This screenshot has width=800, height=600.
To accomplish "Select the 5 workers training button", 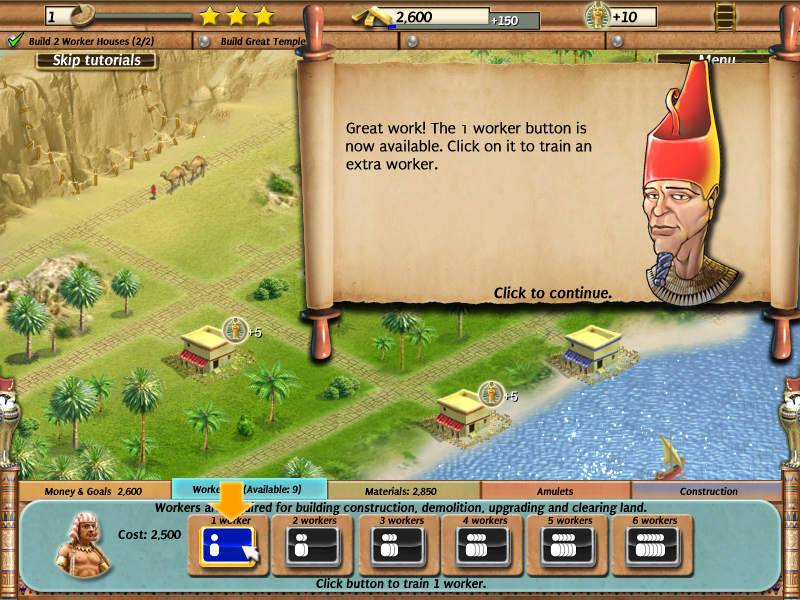I will click(568, 546).
